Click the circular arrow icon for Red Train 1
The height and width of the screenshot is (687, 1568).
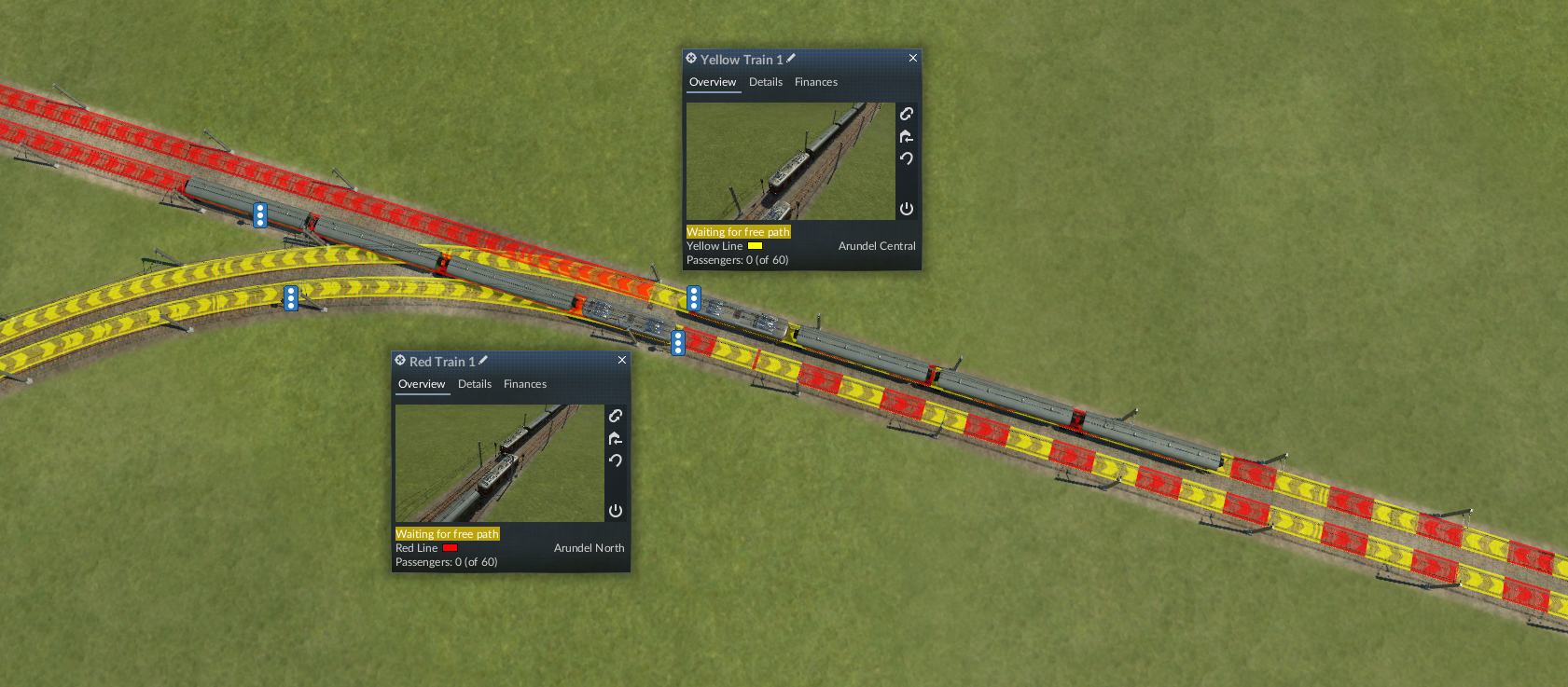[x=616, y=460]
